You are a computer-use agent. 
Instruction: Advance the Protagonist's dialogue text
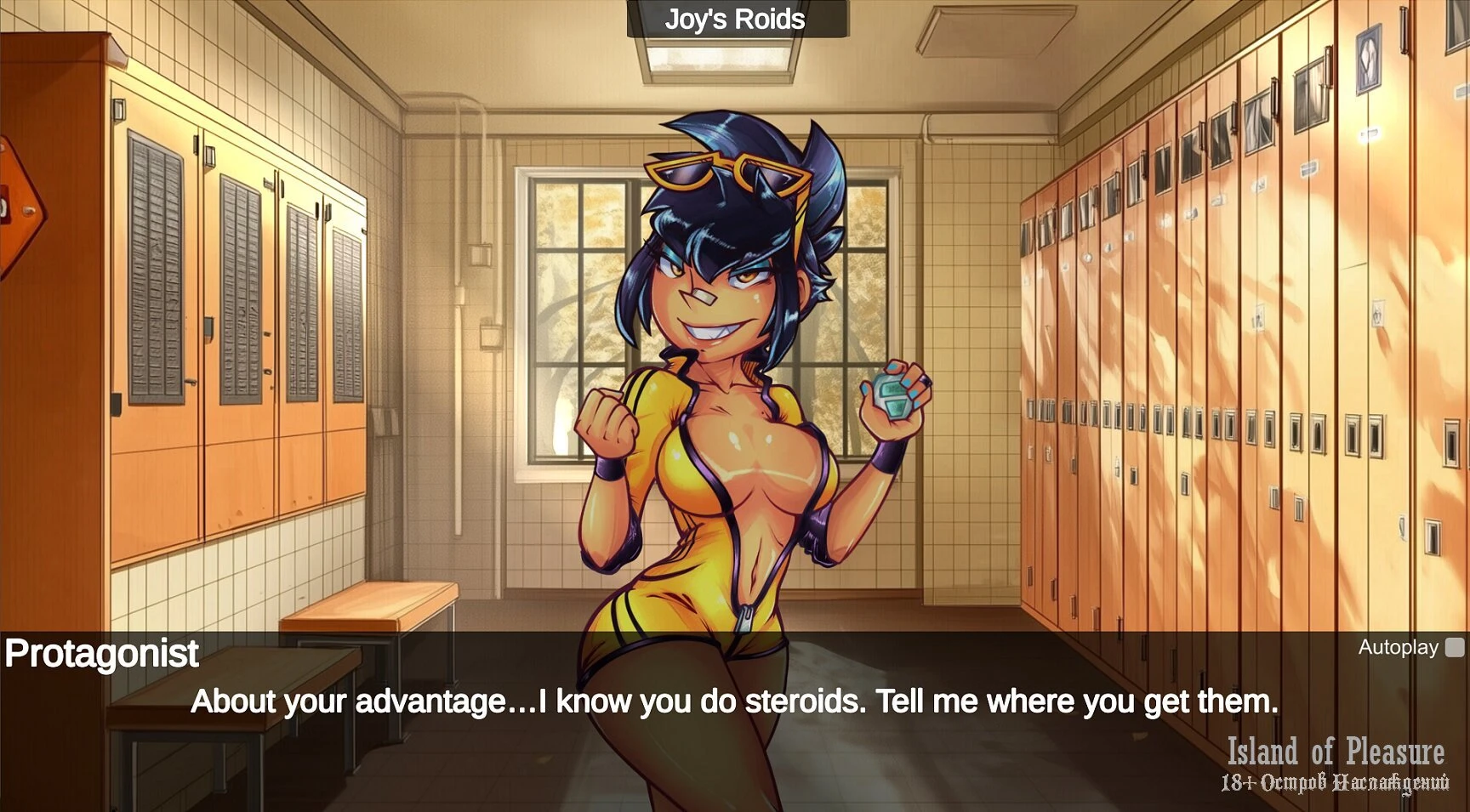click(734, 702)
